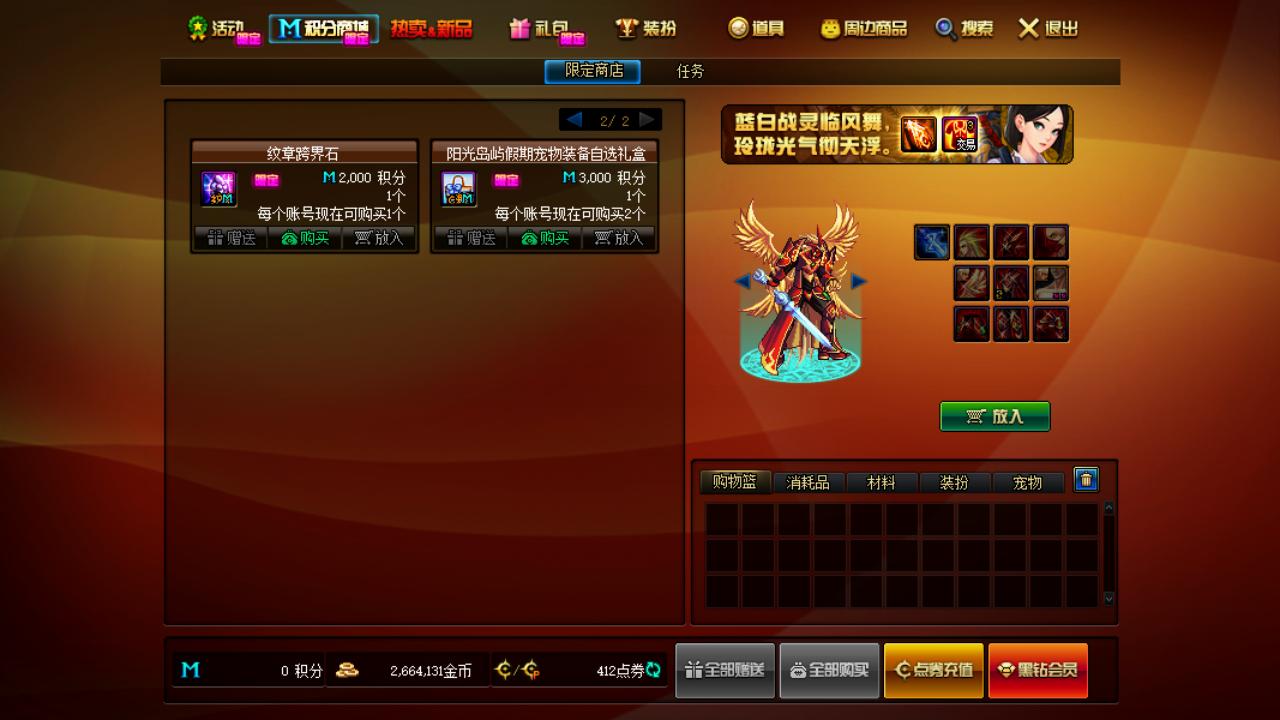
Task: Click the basket scrollbar down arrow
Action: [x=1107, y=599]
